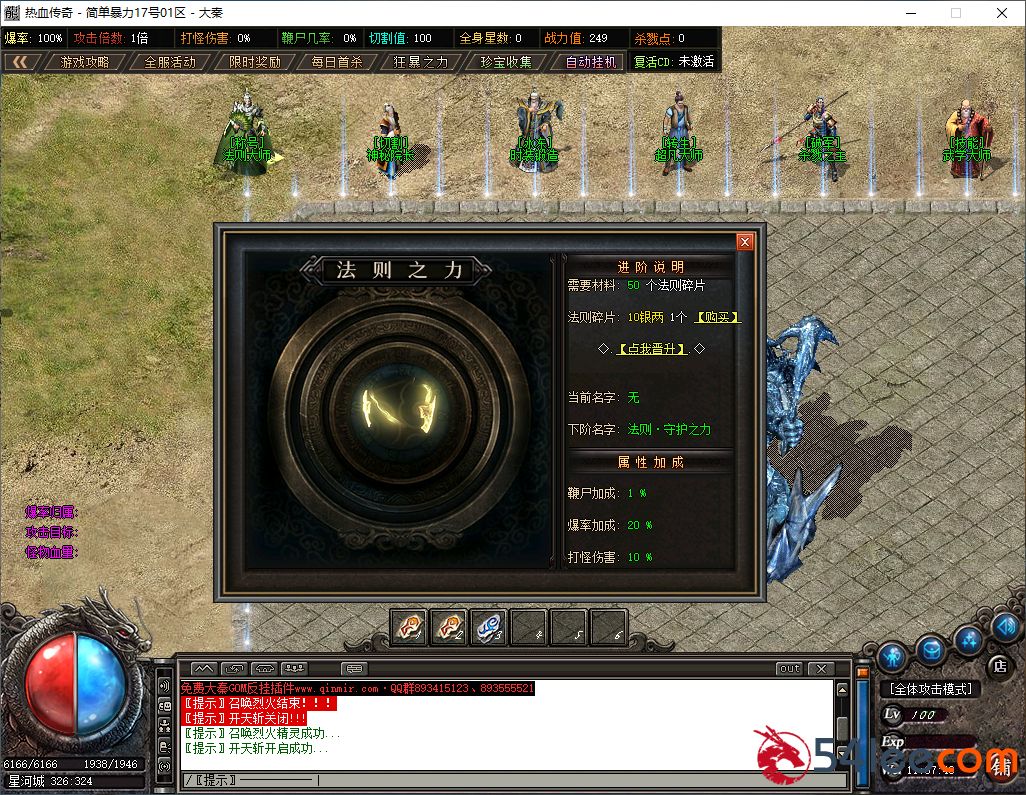Open the blue character figure icon
The height and width of the screenshot is (795, 1026).
click(892, 657)
